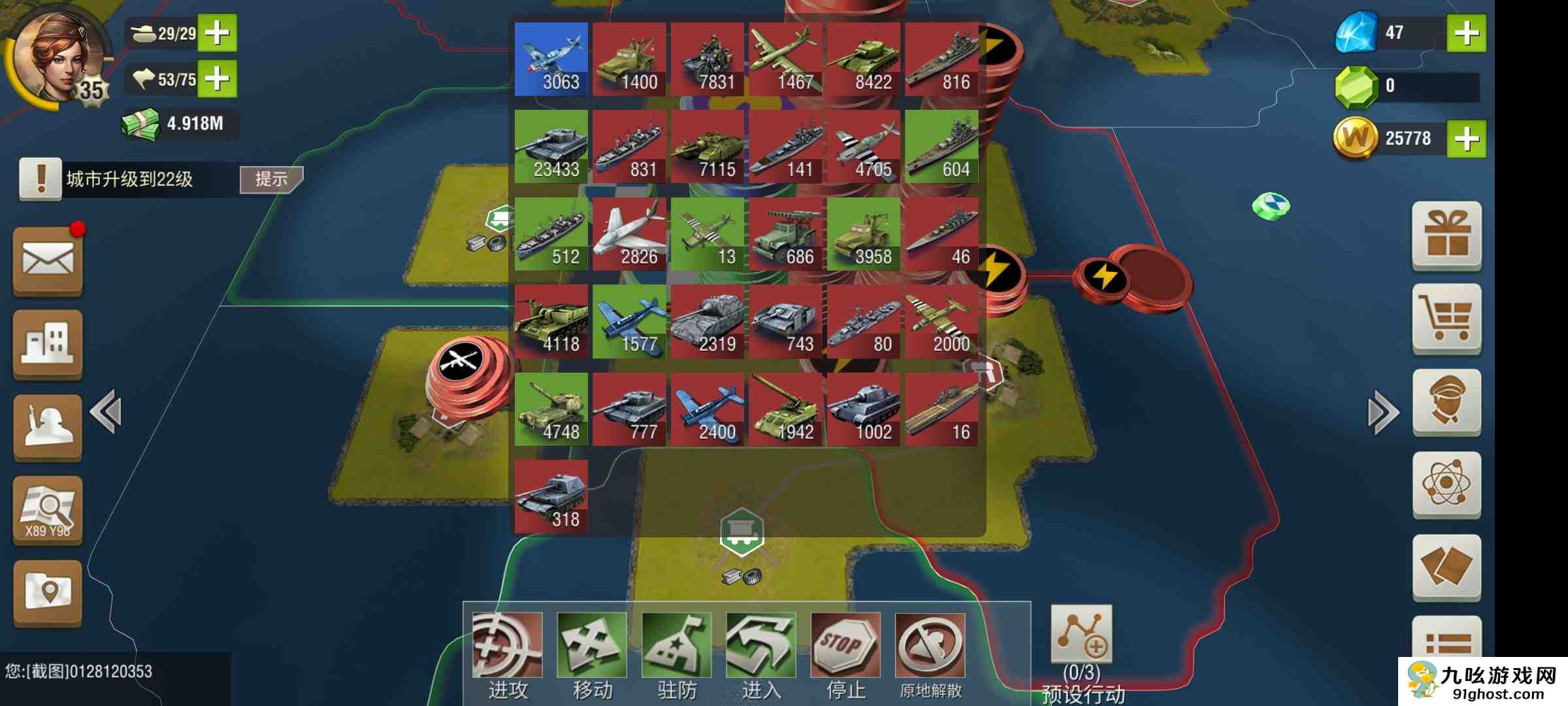The height and width of the screenshot is (706, 1568).
Task: Open the gift box rewards
Action: click(1446, 235)
